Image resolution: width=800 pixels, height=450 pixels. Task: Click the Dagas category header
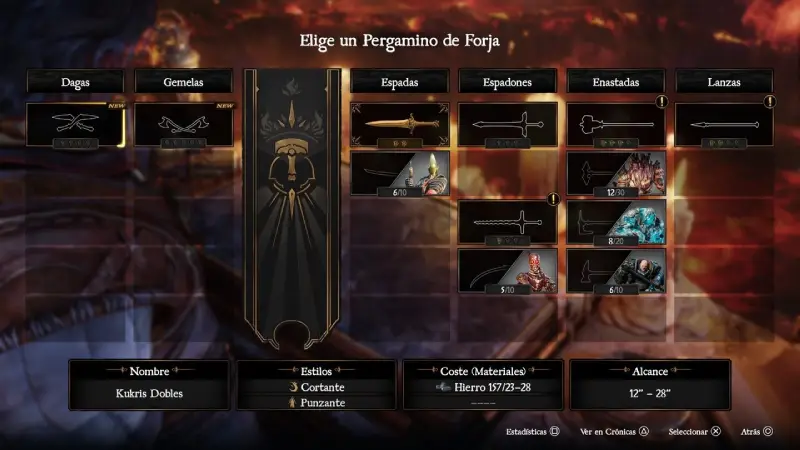pos(76,81)
